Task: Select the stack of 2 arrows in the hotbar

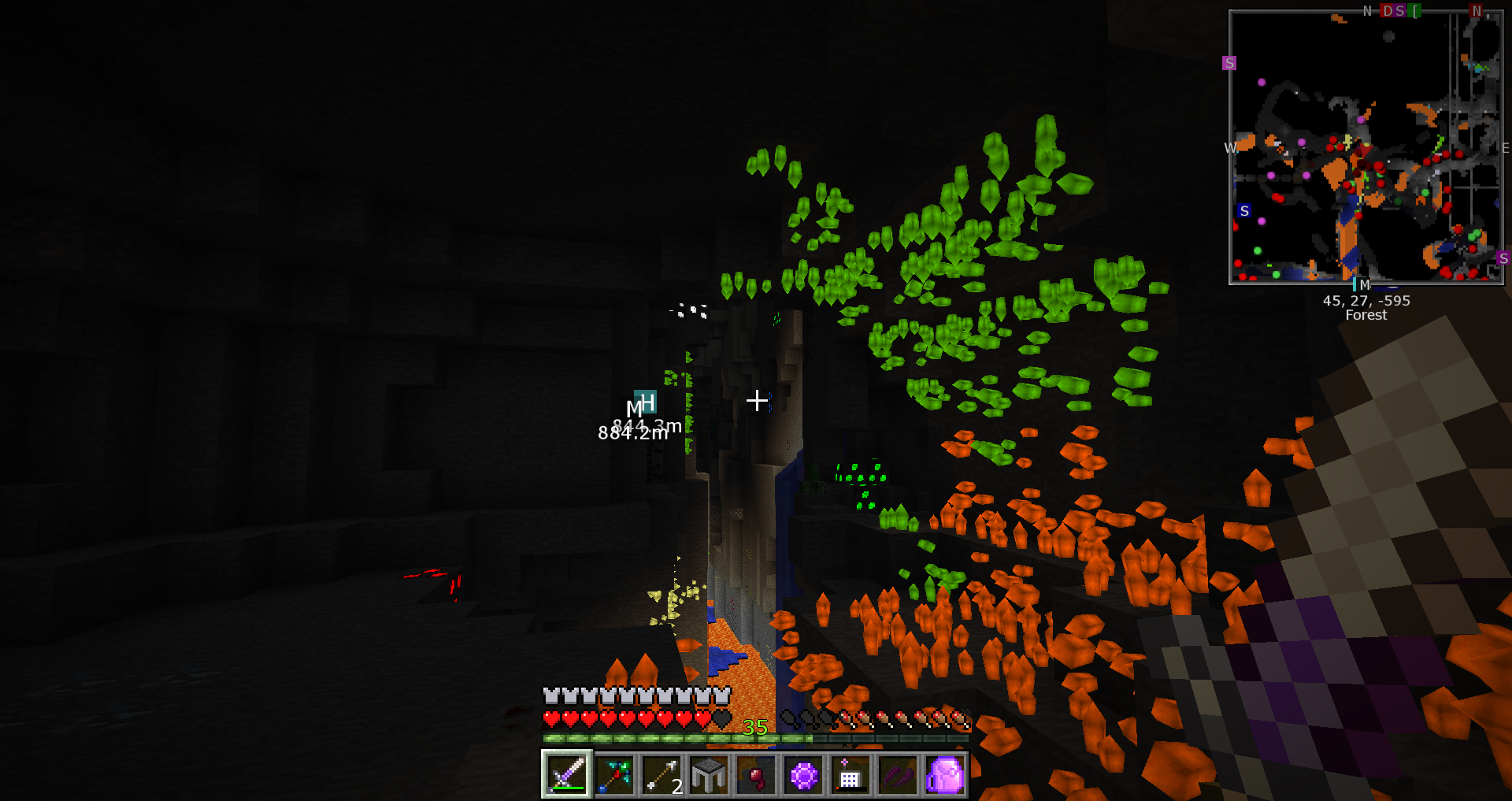Action: click(662, 776)
